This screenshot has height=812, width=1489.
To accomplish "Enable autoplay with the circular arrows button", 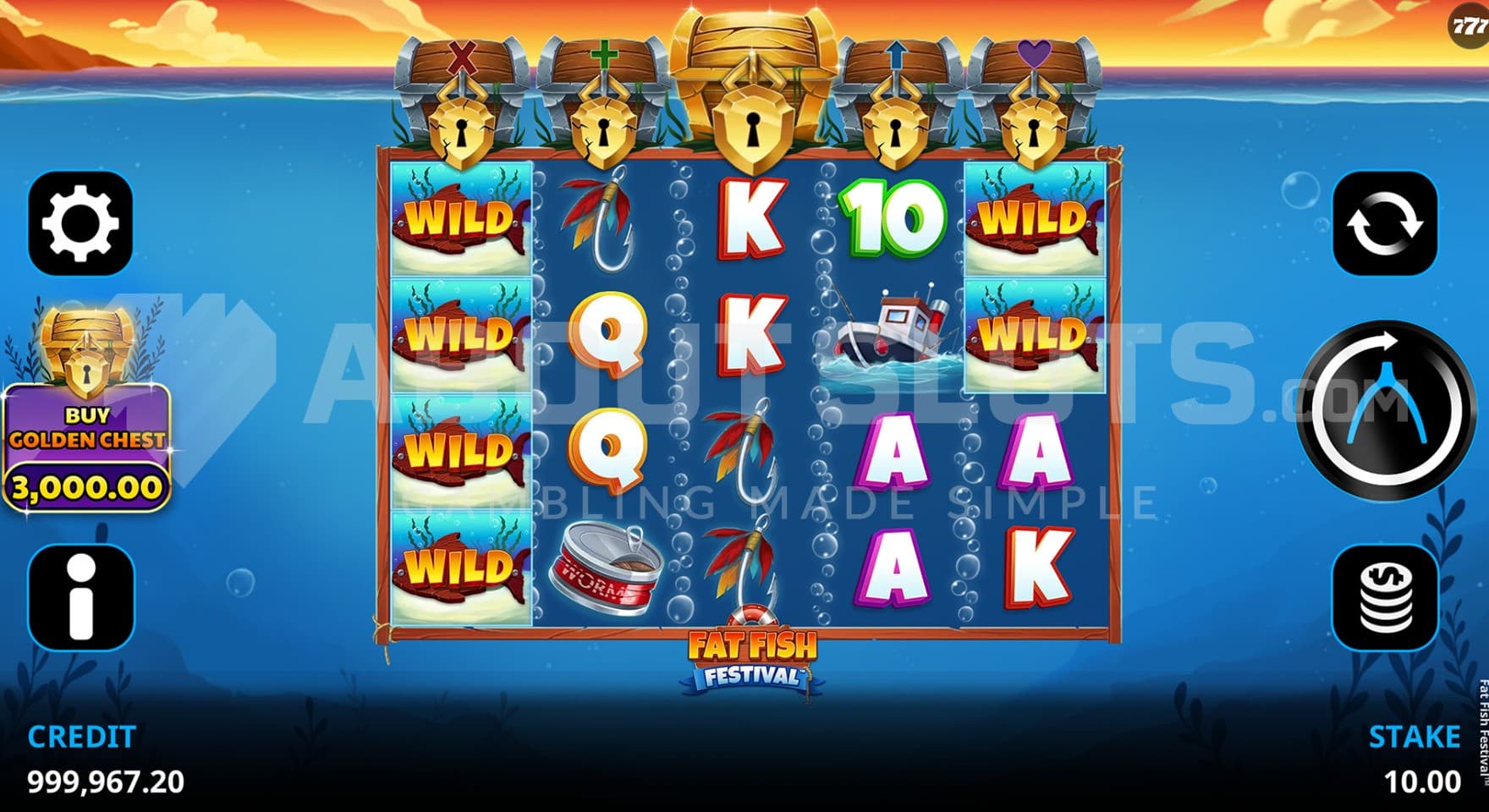I will point(1385,223).
